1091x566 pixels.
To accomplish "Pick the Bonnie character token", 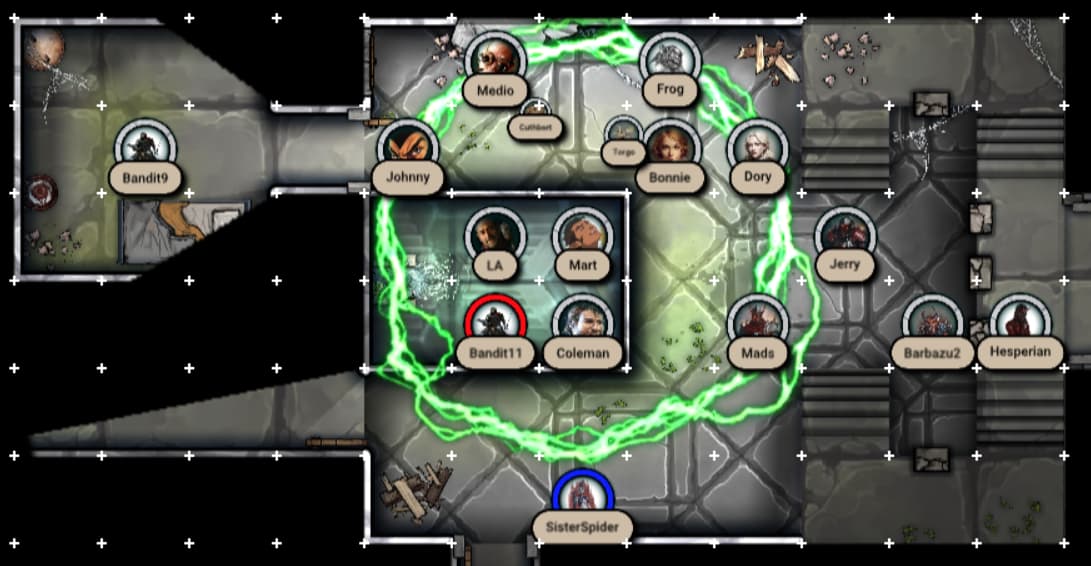I will click(x=670, y=148).
